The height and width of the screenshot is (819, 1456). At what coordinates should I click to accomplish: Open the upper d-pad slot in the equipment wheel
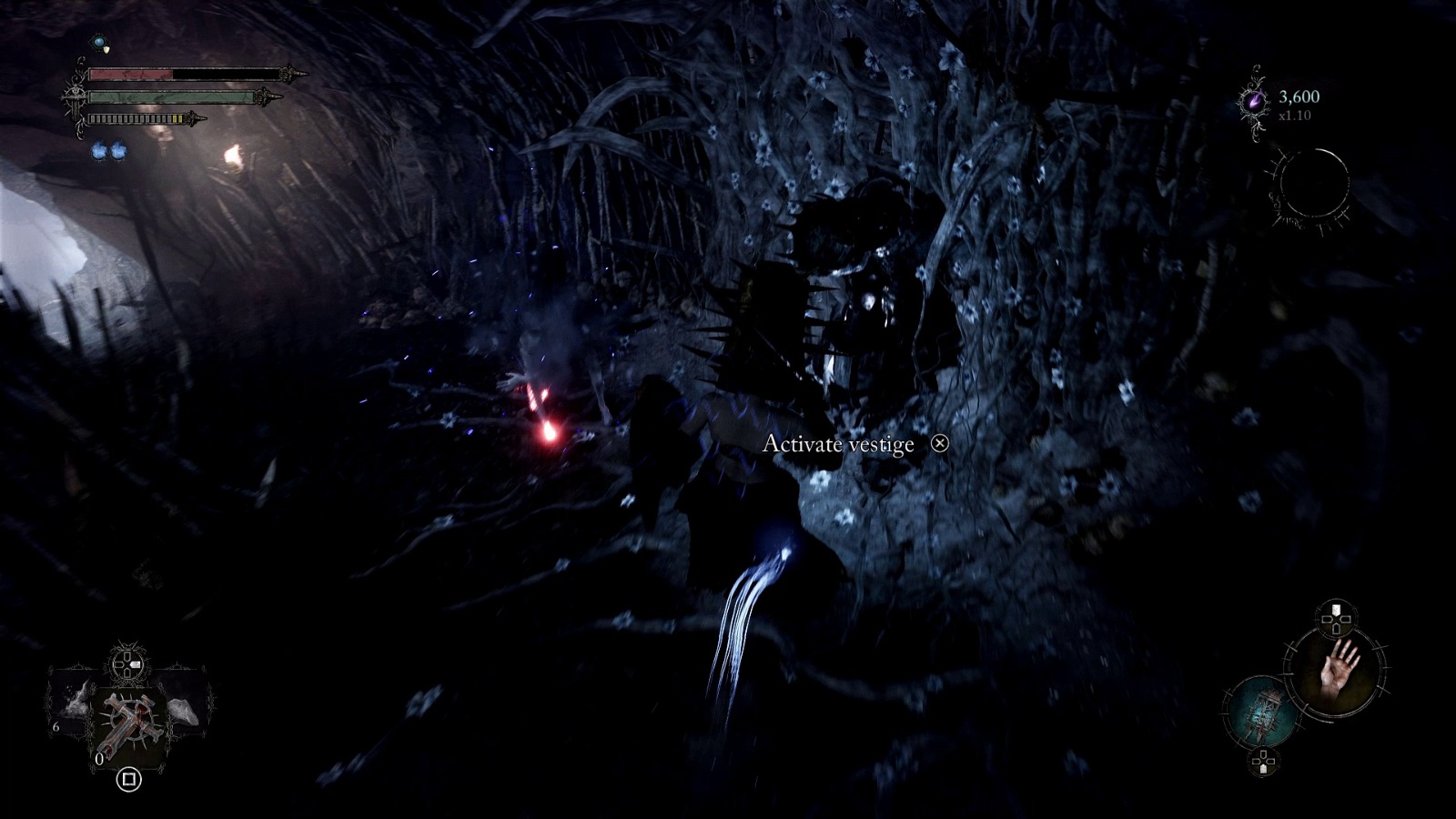1335,618
